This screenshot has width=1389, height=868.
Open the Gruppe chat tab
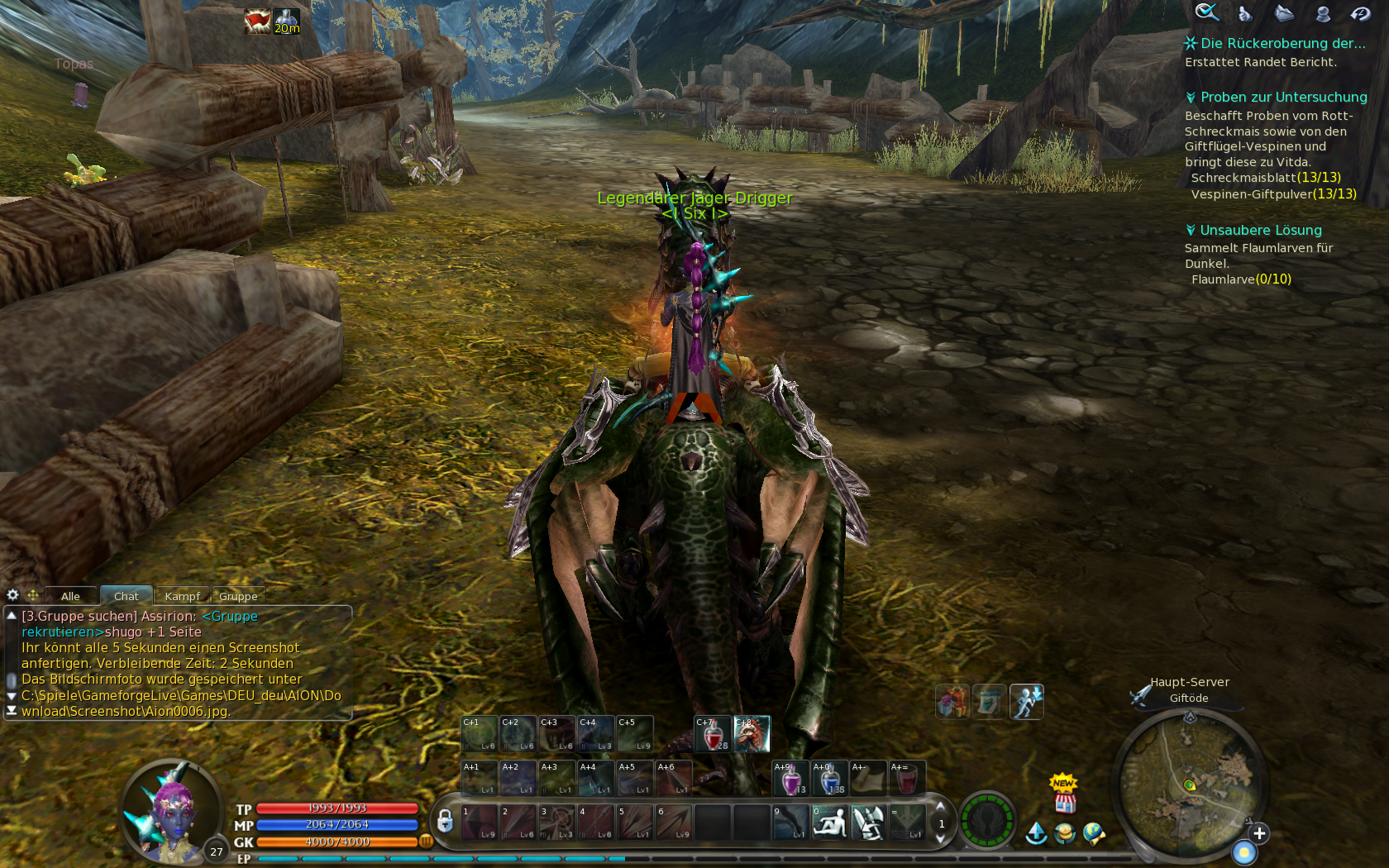coord(238,596)
